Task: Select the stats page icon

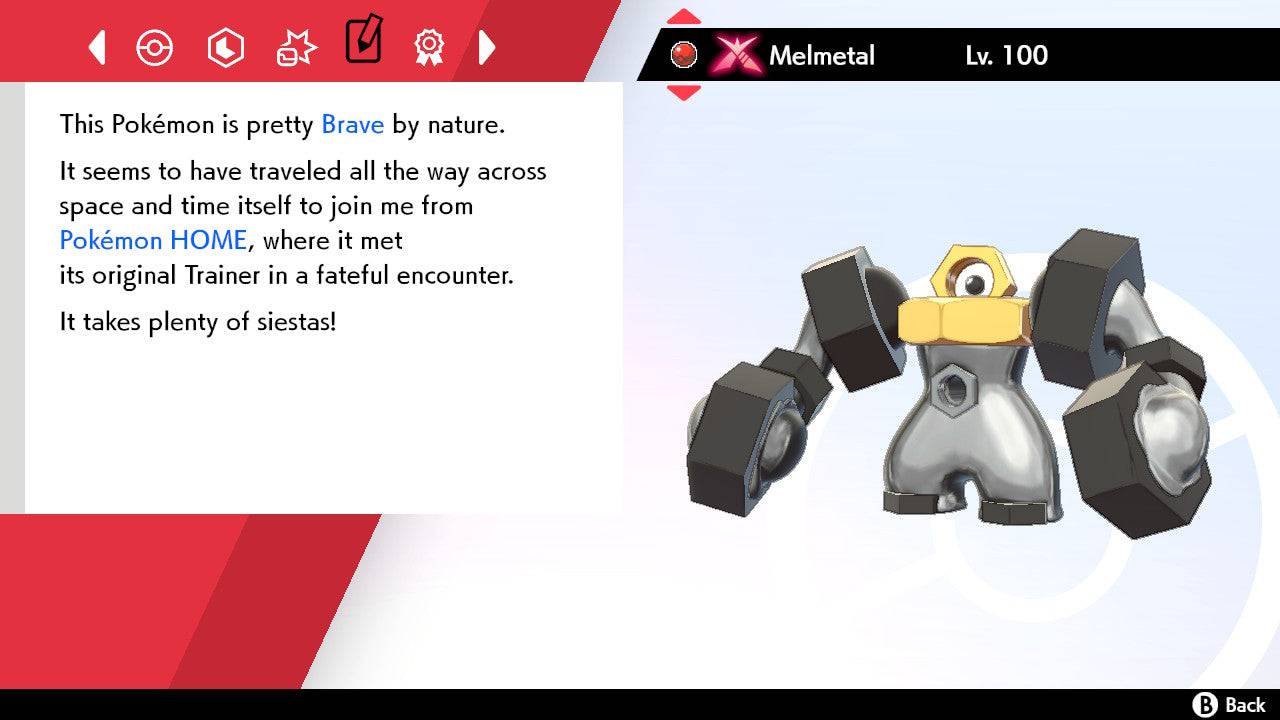Action: (225, 47)
